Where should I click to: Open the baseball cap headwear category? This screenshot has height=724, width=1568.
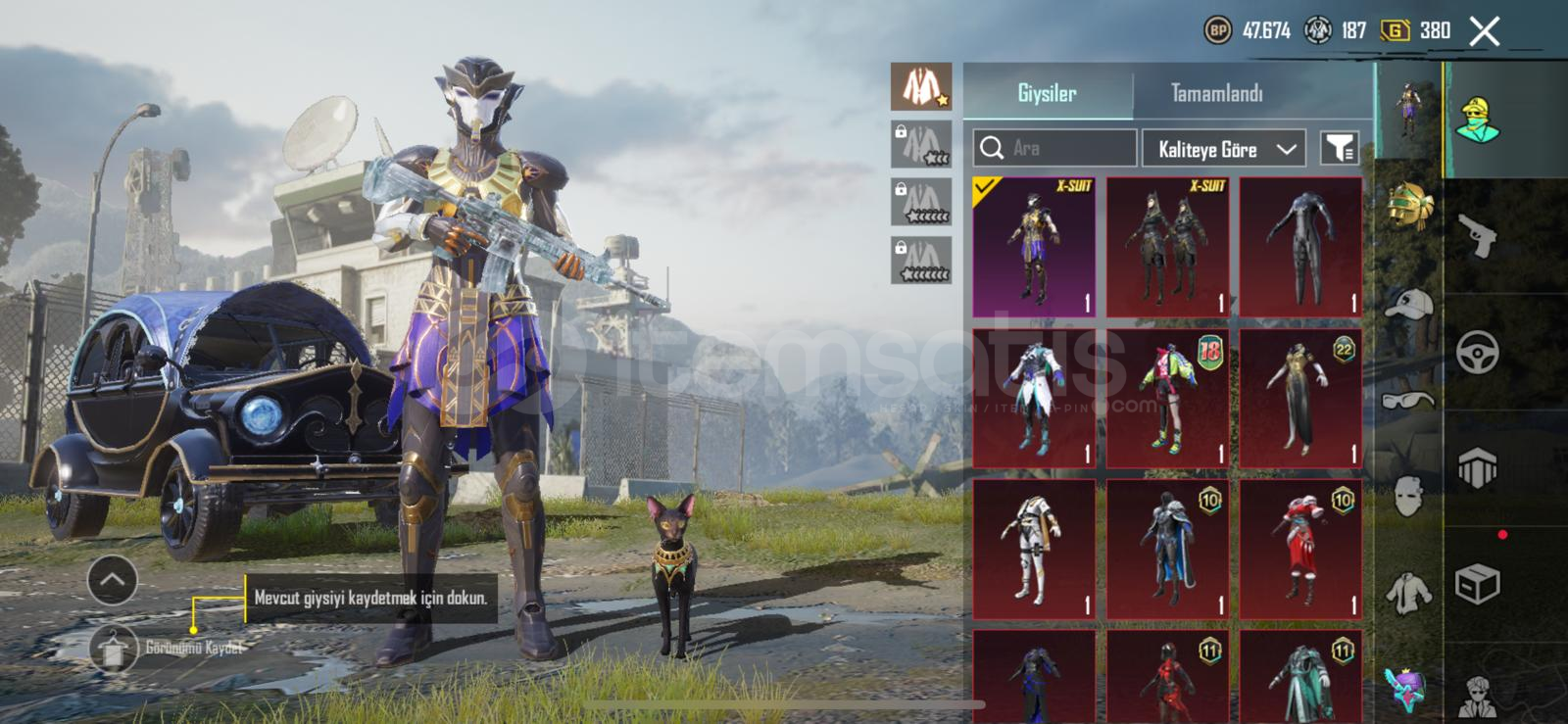click(1409, 306)
